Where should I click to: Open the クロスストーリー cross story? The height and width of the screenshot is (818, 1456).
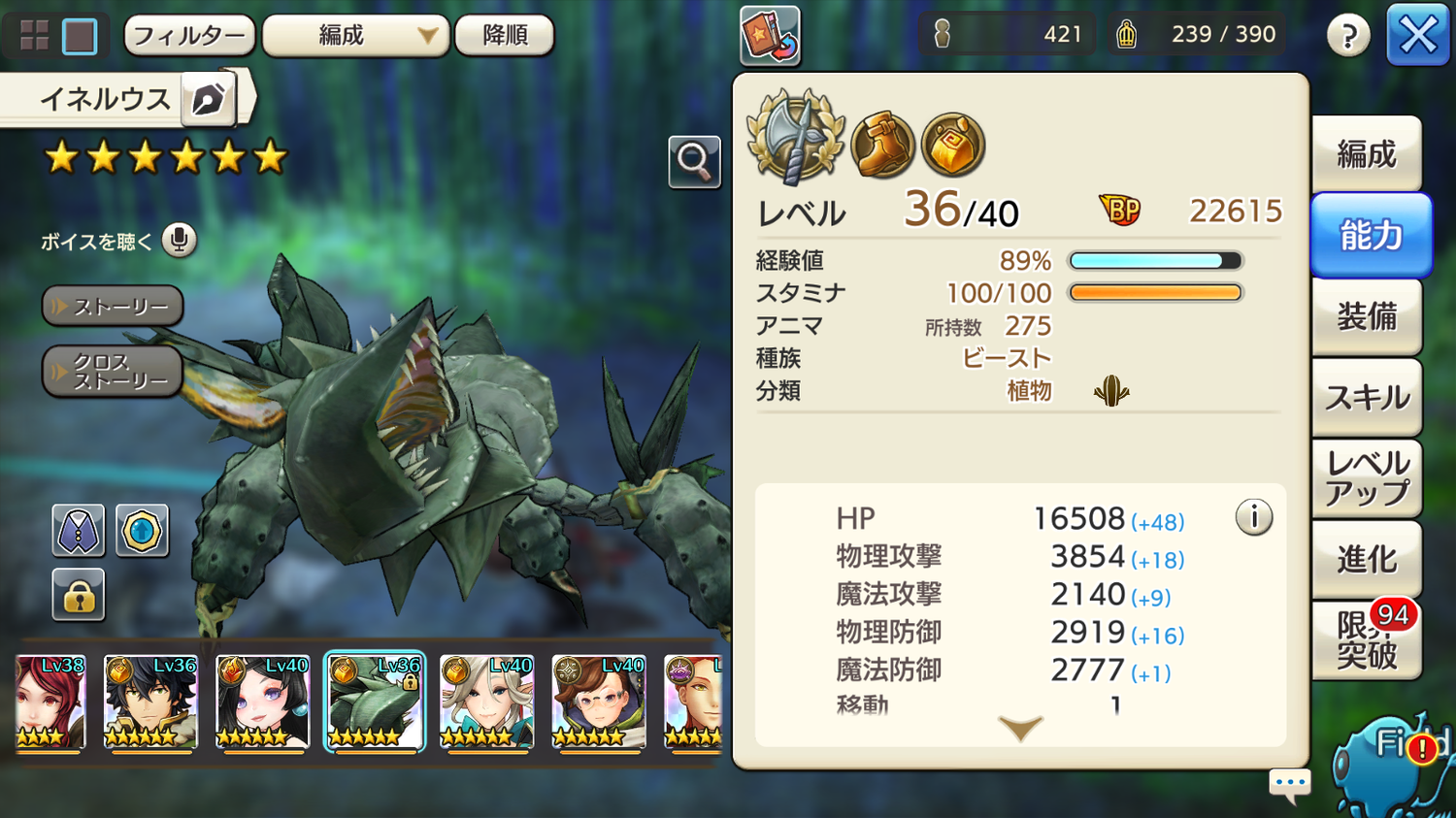tap(113, 372)
